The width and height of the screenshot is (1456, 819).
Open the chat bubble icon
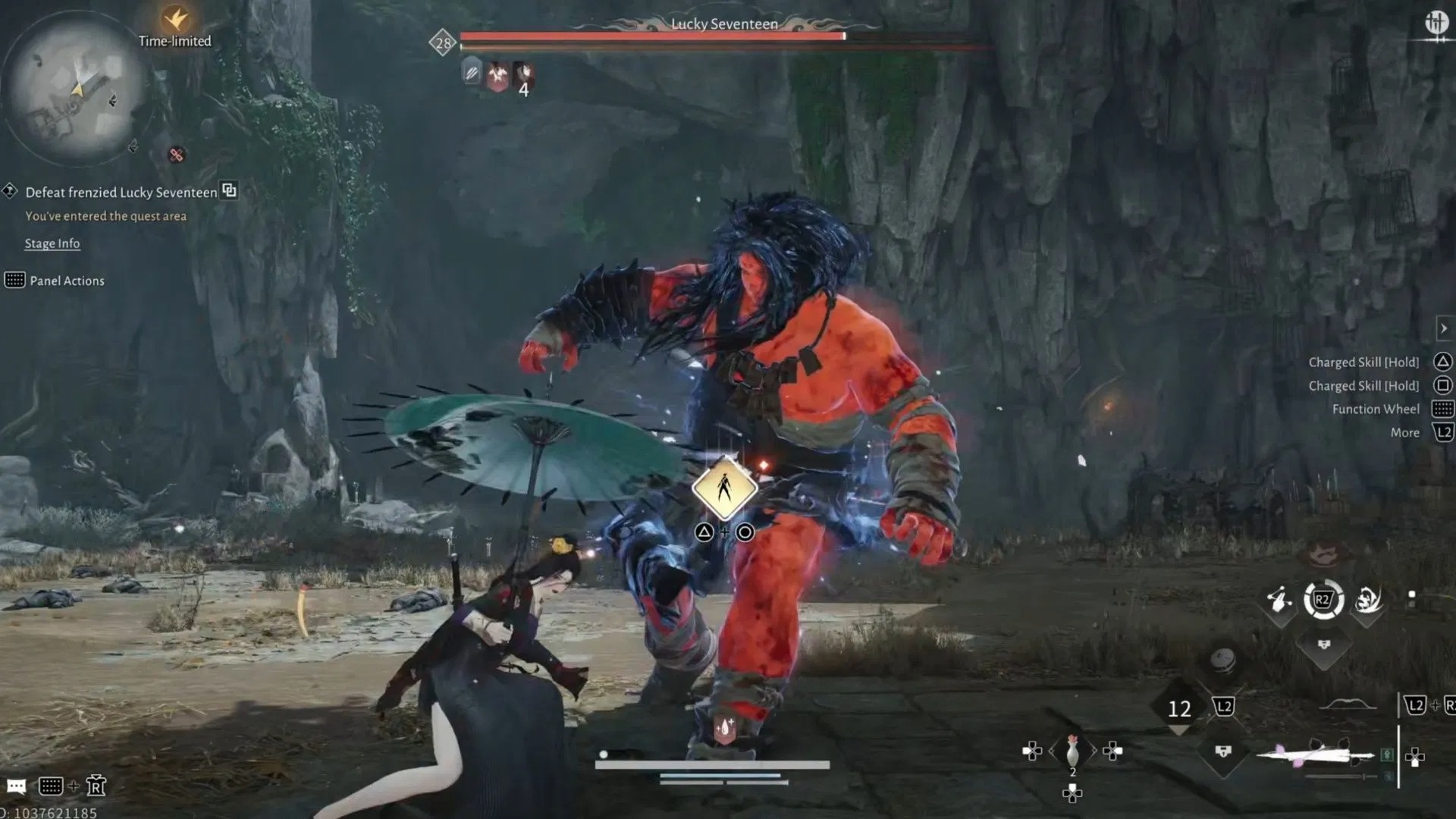click(x=16, y=786)
